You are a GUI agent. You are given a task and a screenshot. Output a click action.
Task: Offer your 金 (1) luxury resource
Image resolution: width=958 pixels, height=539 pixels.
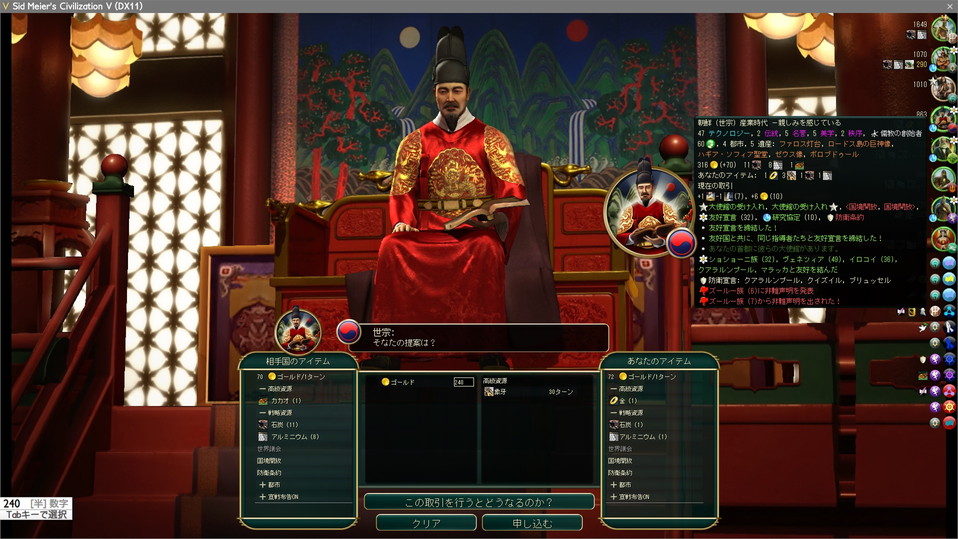click(630, 400)
